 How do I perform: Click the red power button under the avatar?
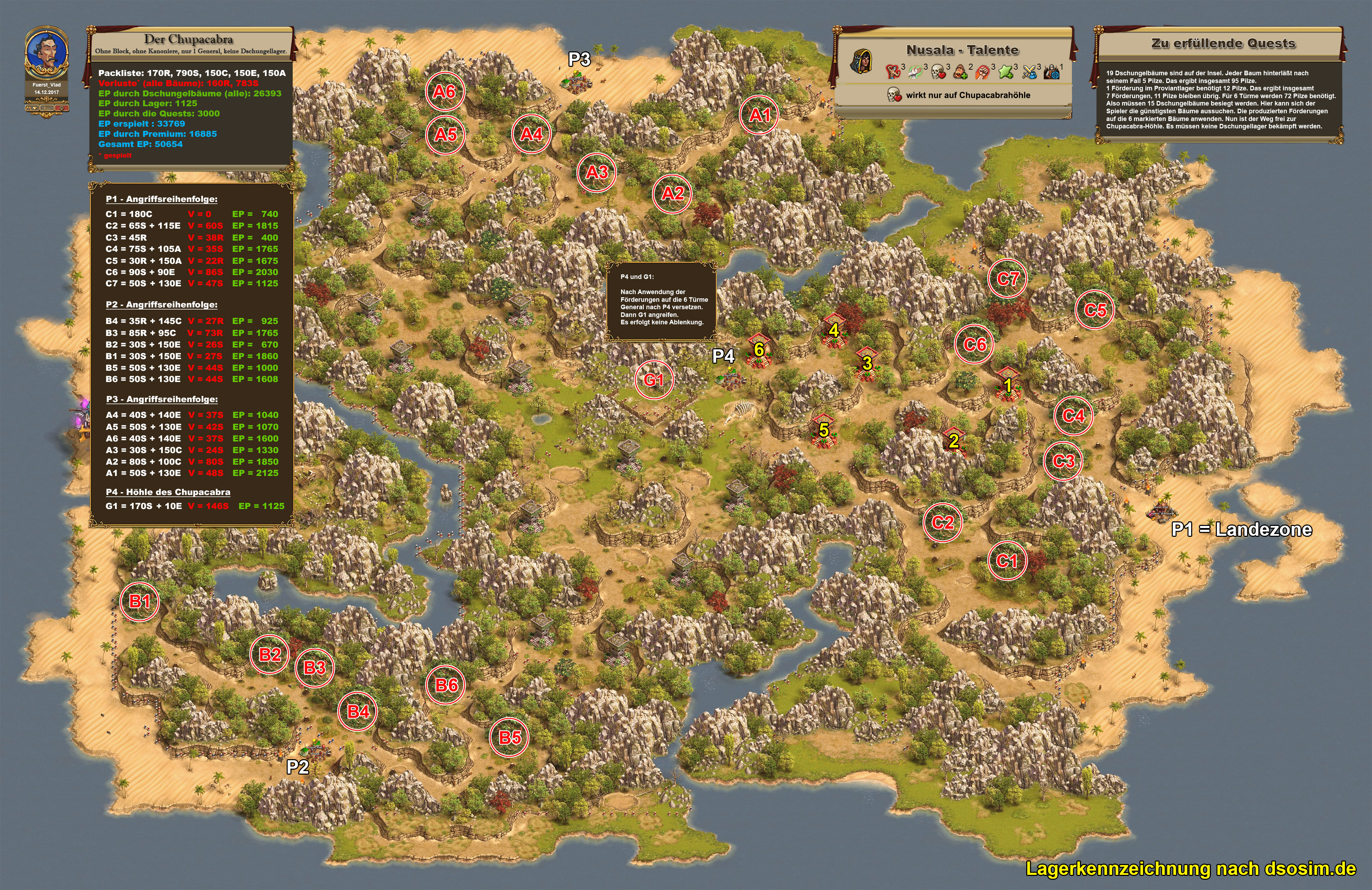click(x=62, y=108)
